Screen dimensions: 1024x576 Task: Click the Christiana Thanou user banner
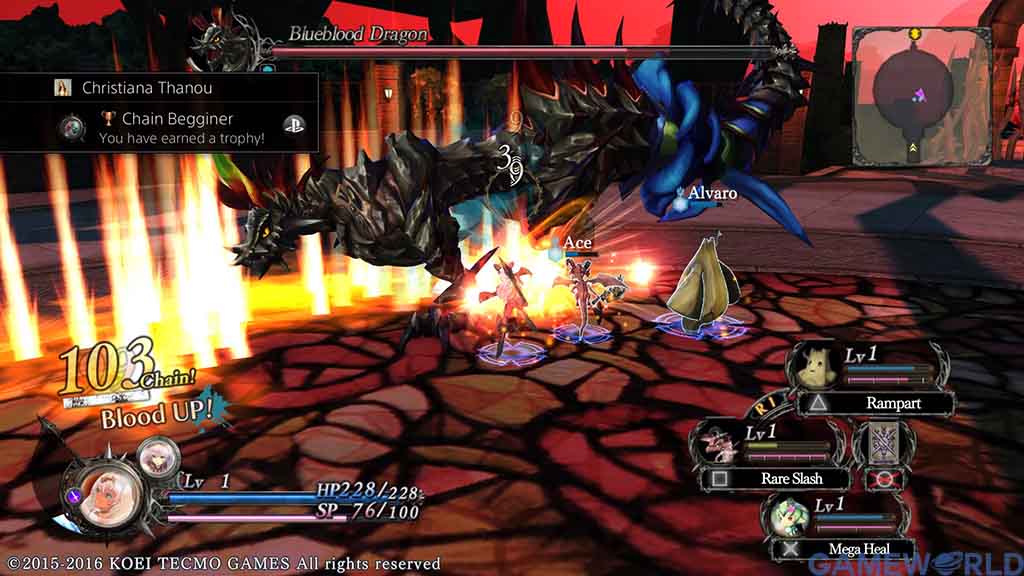coord(160,87)
